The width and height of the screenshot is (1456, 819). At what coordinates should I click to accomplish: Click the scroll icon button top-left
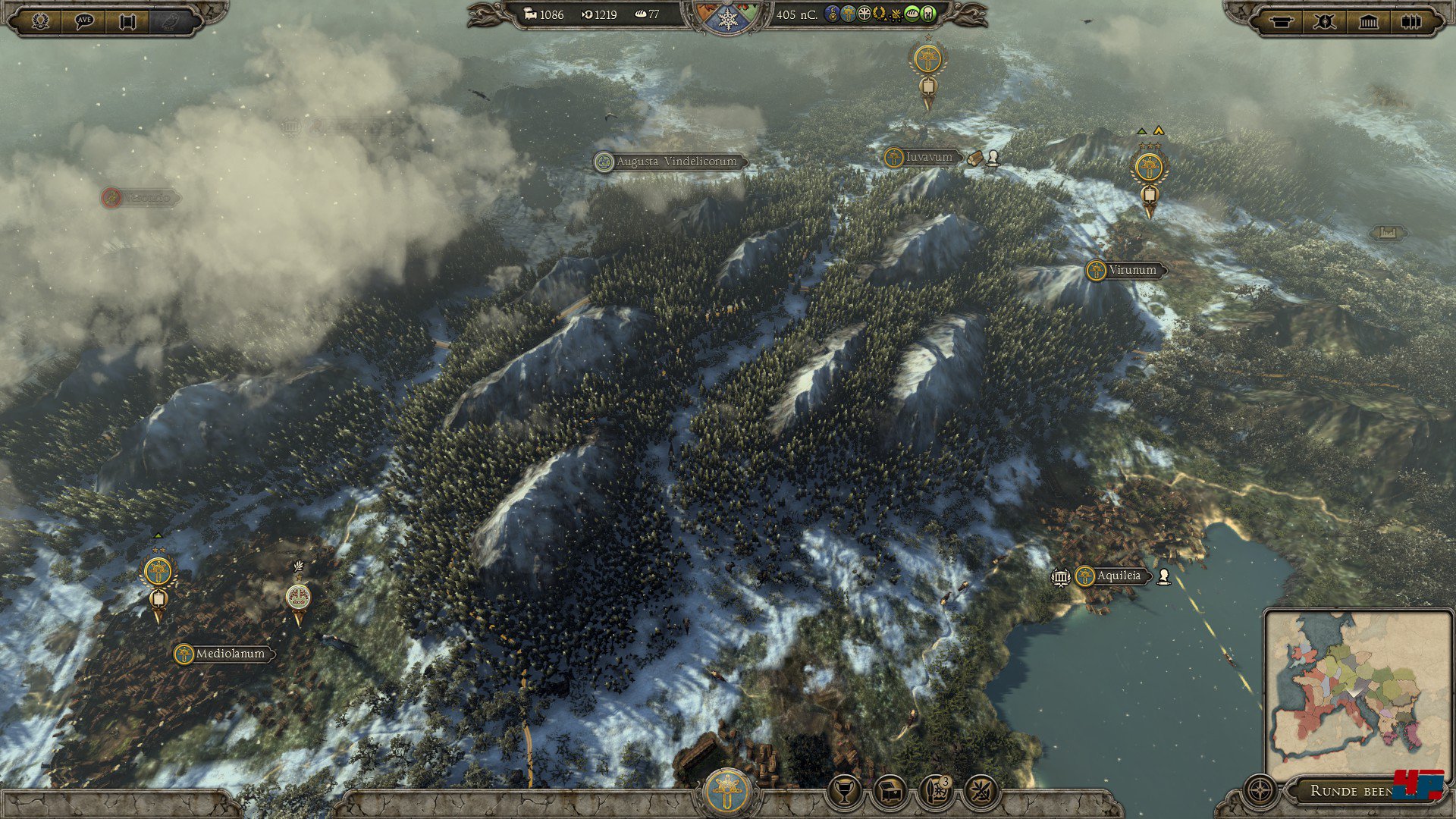pyautogui.click(x=127, y=20)
